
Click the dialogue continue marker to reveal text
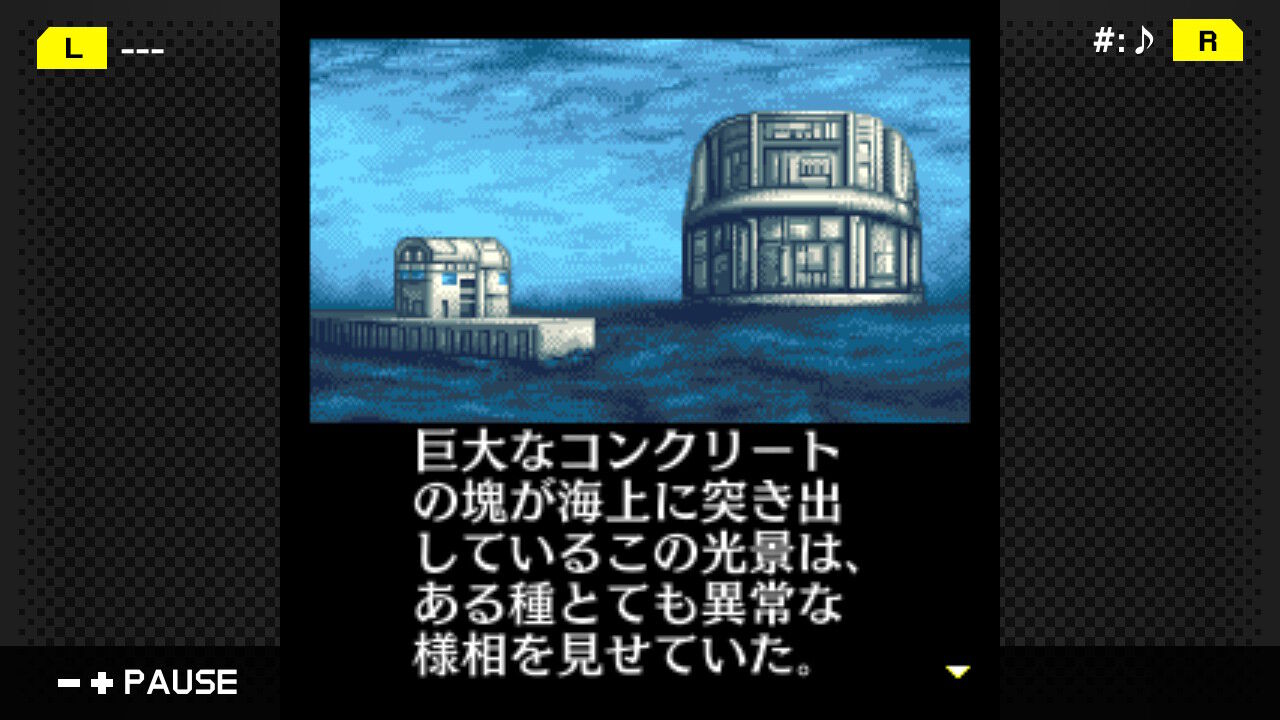(959, 673)
